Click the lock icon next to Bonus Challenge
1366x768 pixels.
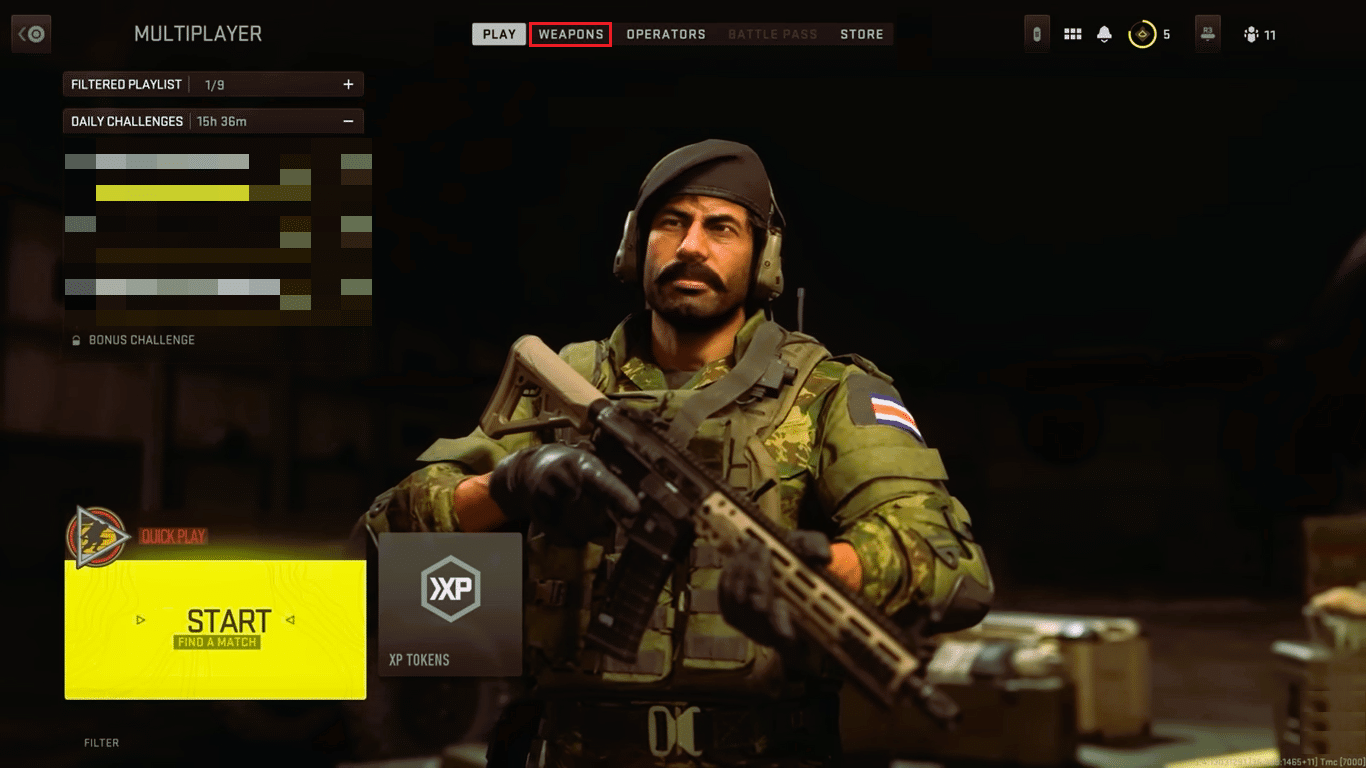coord(76,340)
